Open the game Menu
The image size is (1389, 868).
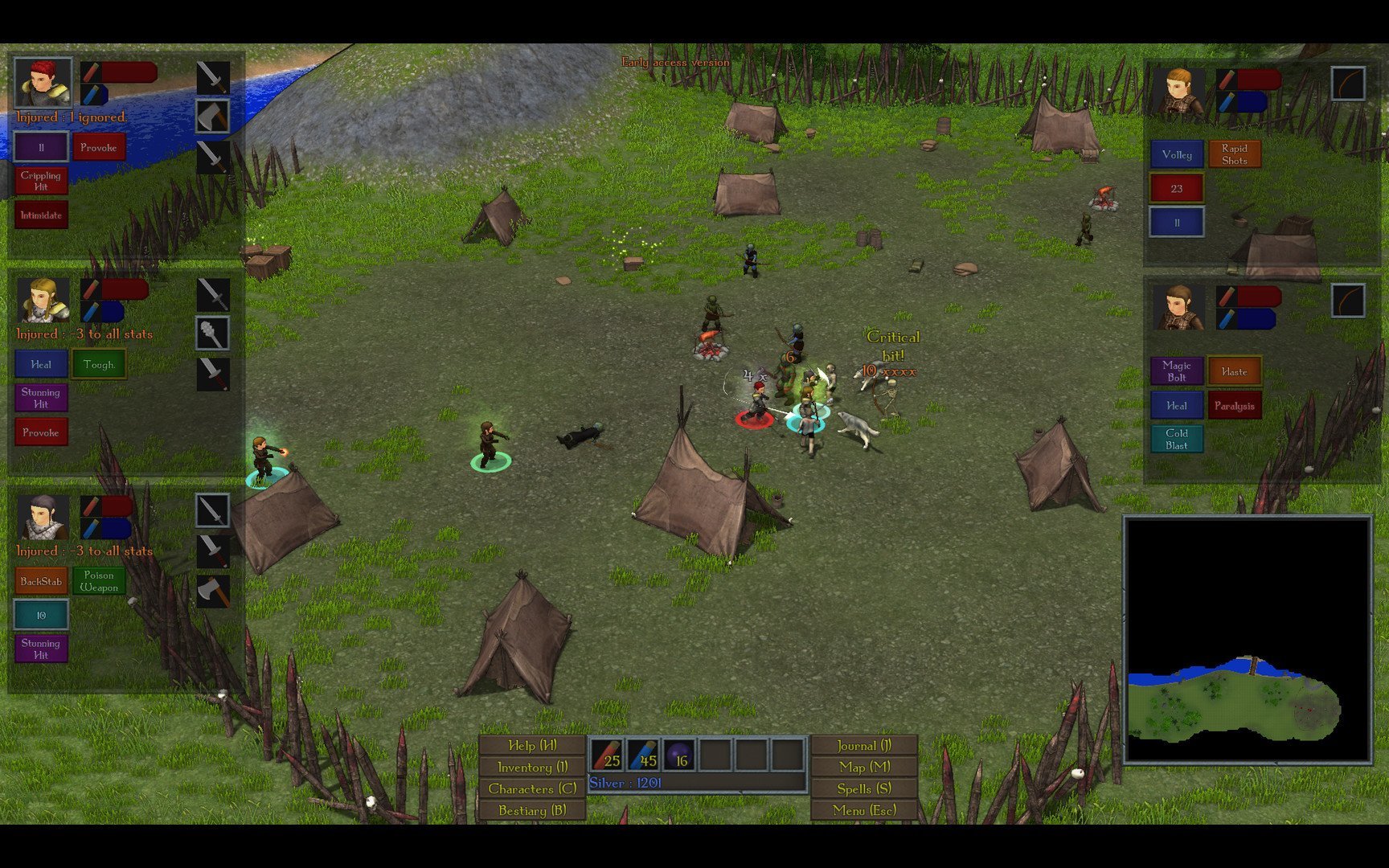pos(864,810)
